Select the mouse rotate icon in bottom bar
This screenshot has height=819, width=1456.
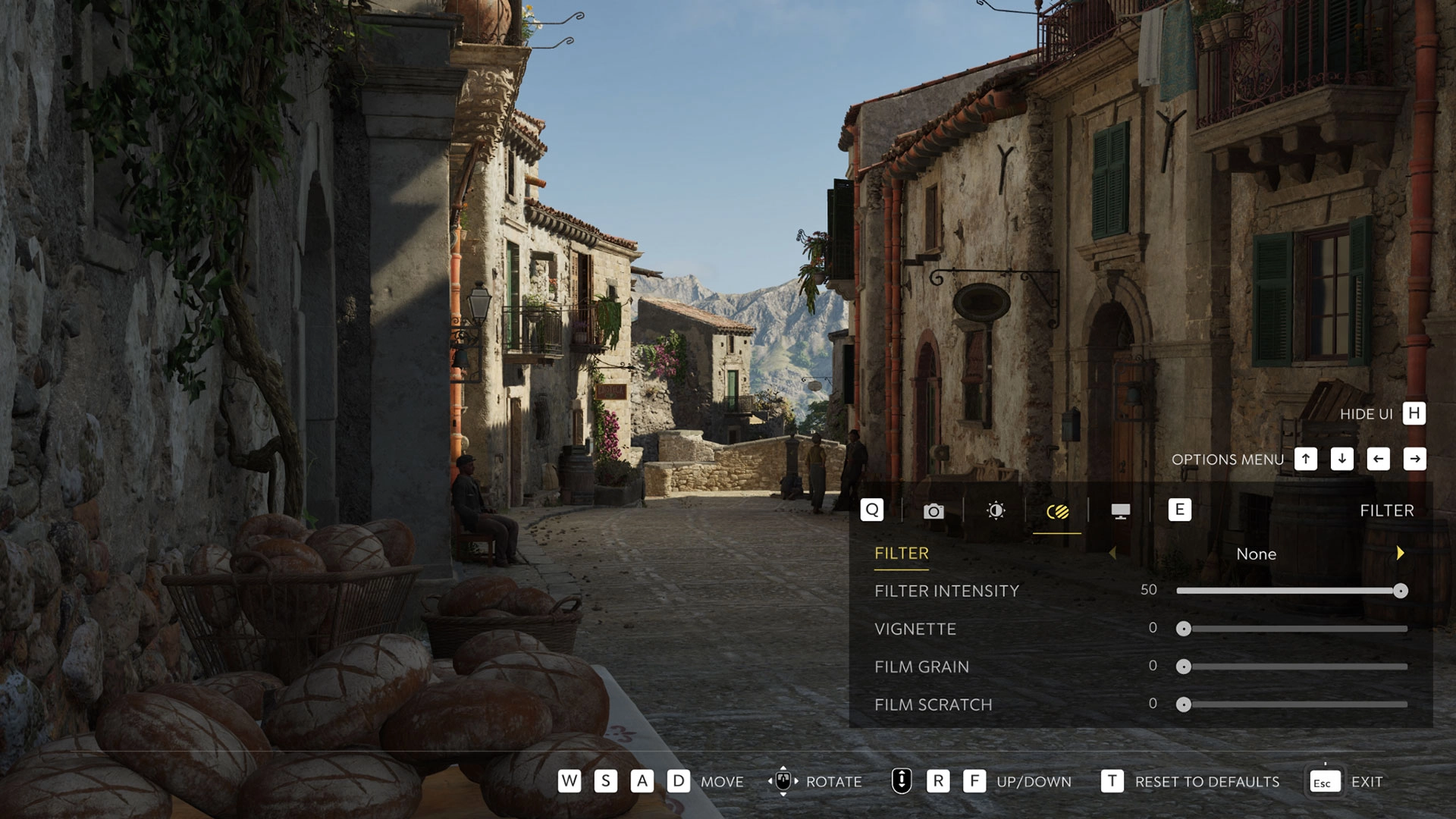pyautogui.click(x=784, y=781)
